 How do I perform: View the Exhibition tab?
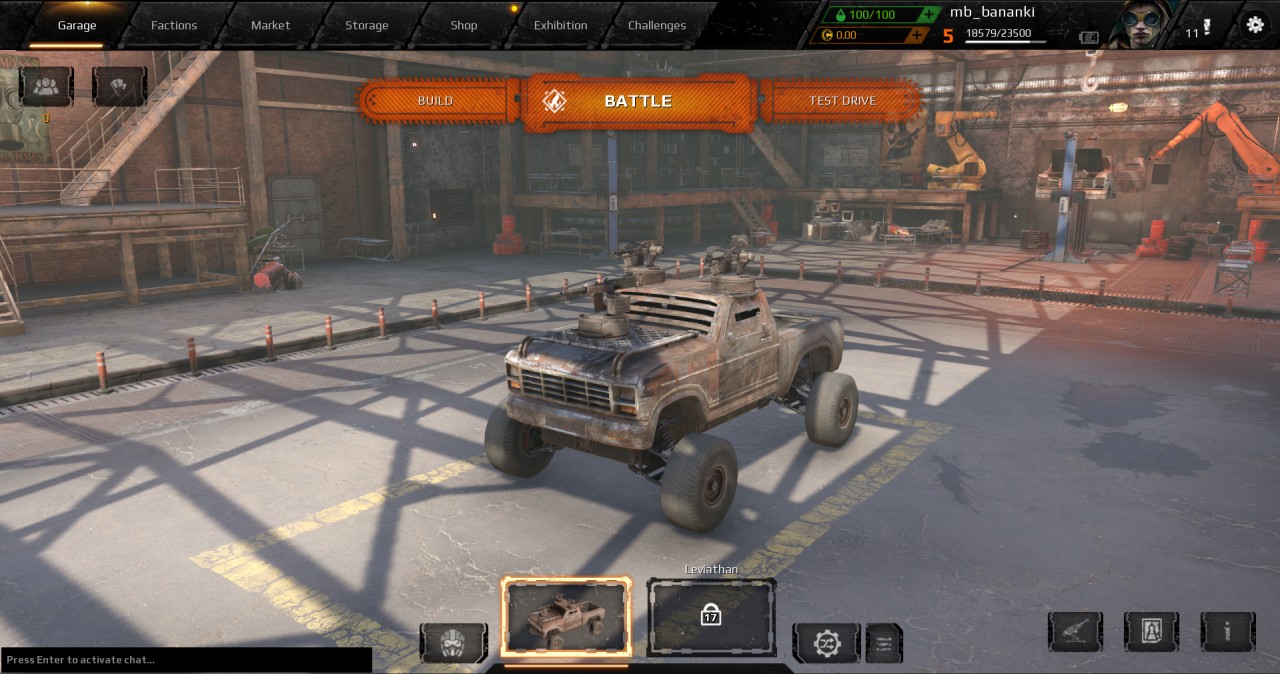[560, 25]
